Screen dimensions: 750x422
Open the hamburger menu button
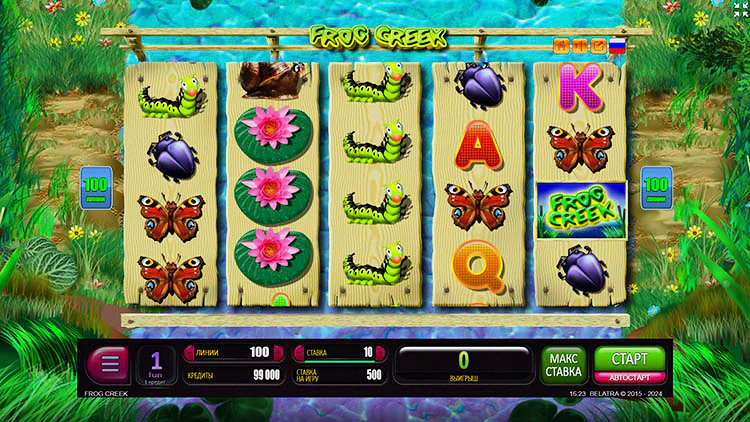pos(109,364)
